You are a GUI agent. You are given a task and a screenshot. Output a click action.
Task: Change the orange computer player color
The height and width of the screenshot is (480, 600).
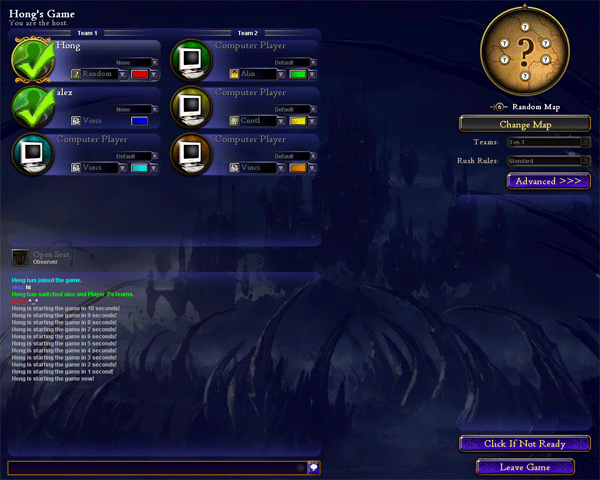tap(298, 168)
